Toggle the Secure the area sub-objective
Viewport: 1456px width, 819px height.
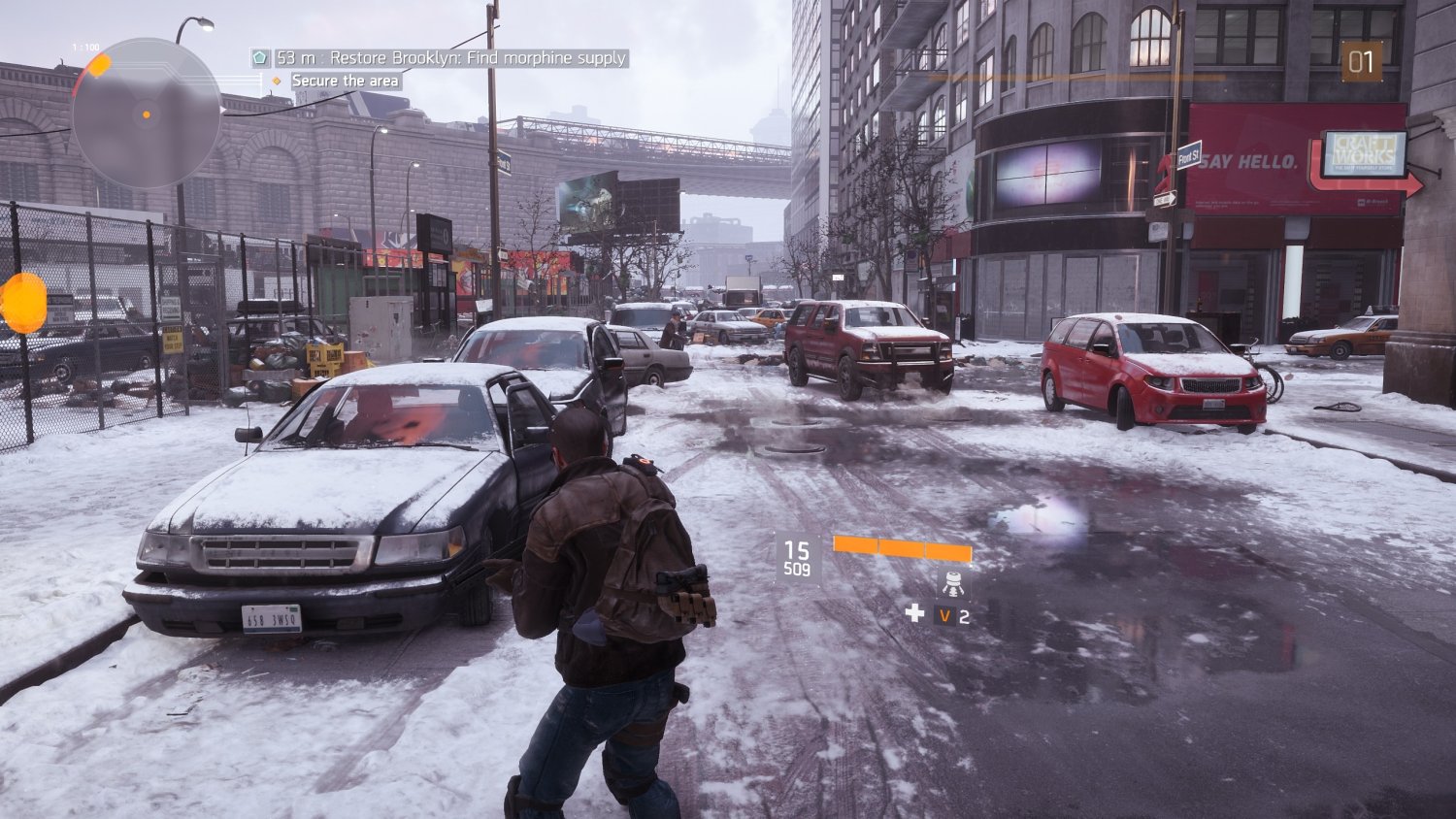[343, 82]
